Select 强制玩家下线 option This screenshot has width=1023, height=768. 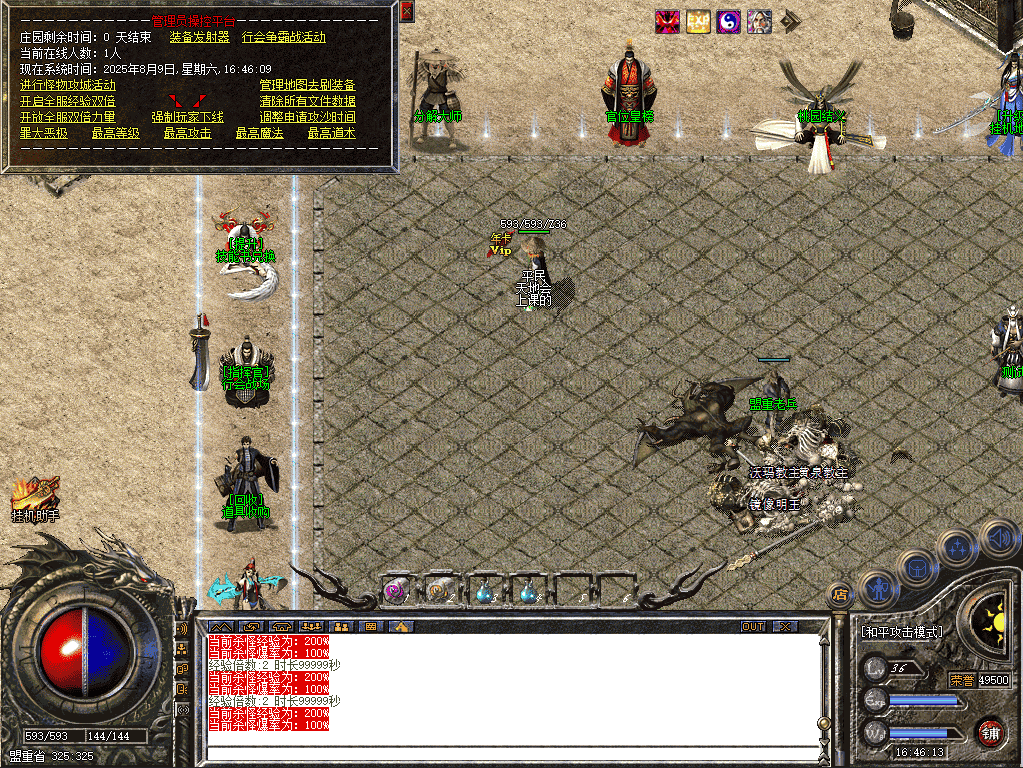pos(187,117)
